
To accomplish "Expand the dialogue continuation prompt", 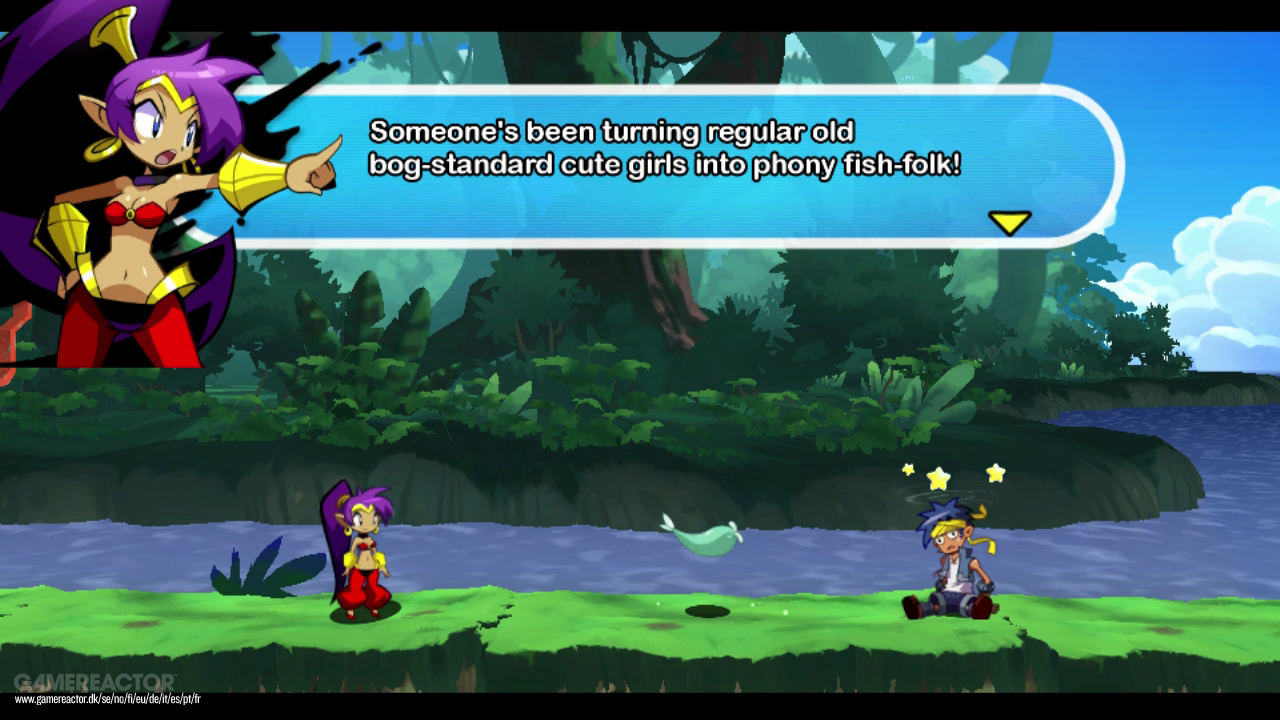I will coord(1012,222).
